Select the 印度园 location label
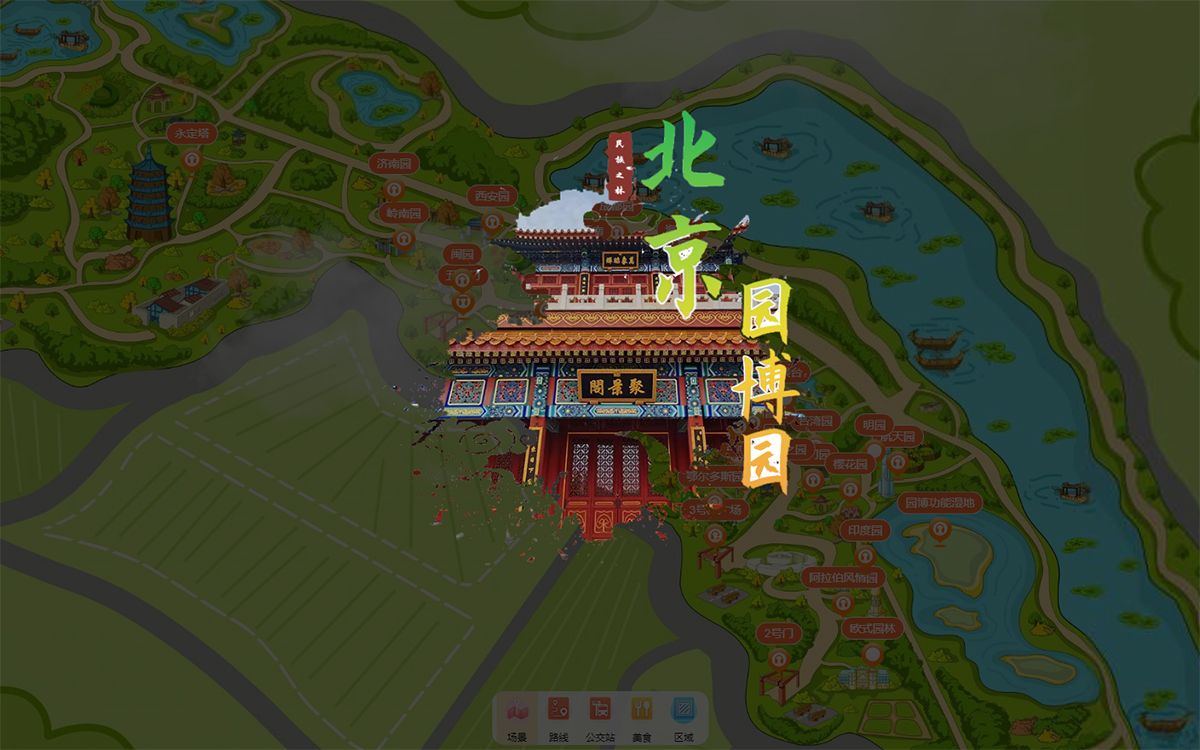 865,530
